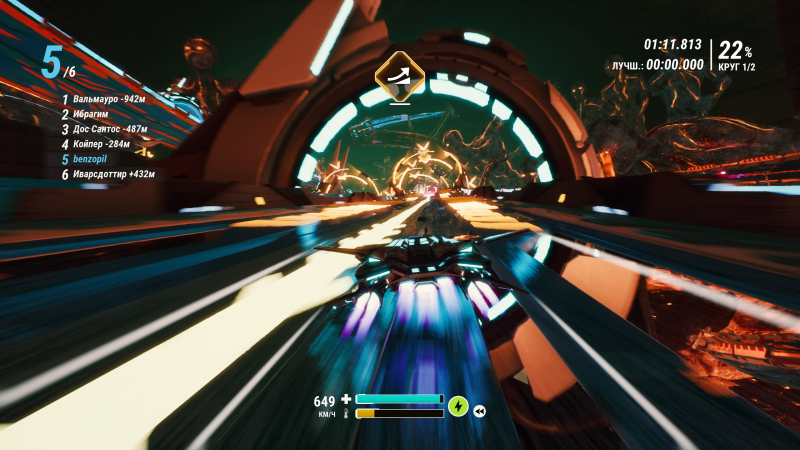Pick Койпер in the race standings
The width and height of the screenshot is (800, 450).
tap(102, 144)
